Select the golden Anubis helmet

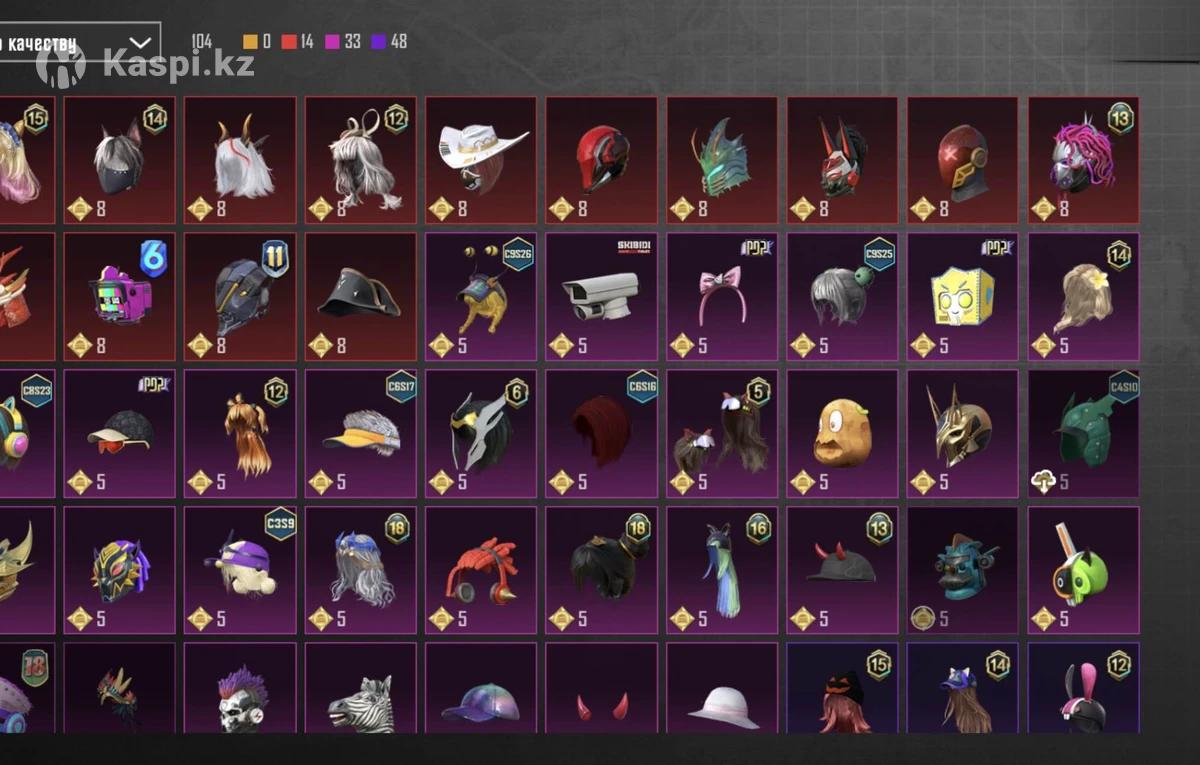point(962,433)
